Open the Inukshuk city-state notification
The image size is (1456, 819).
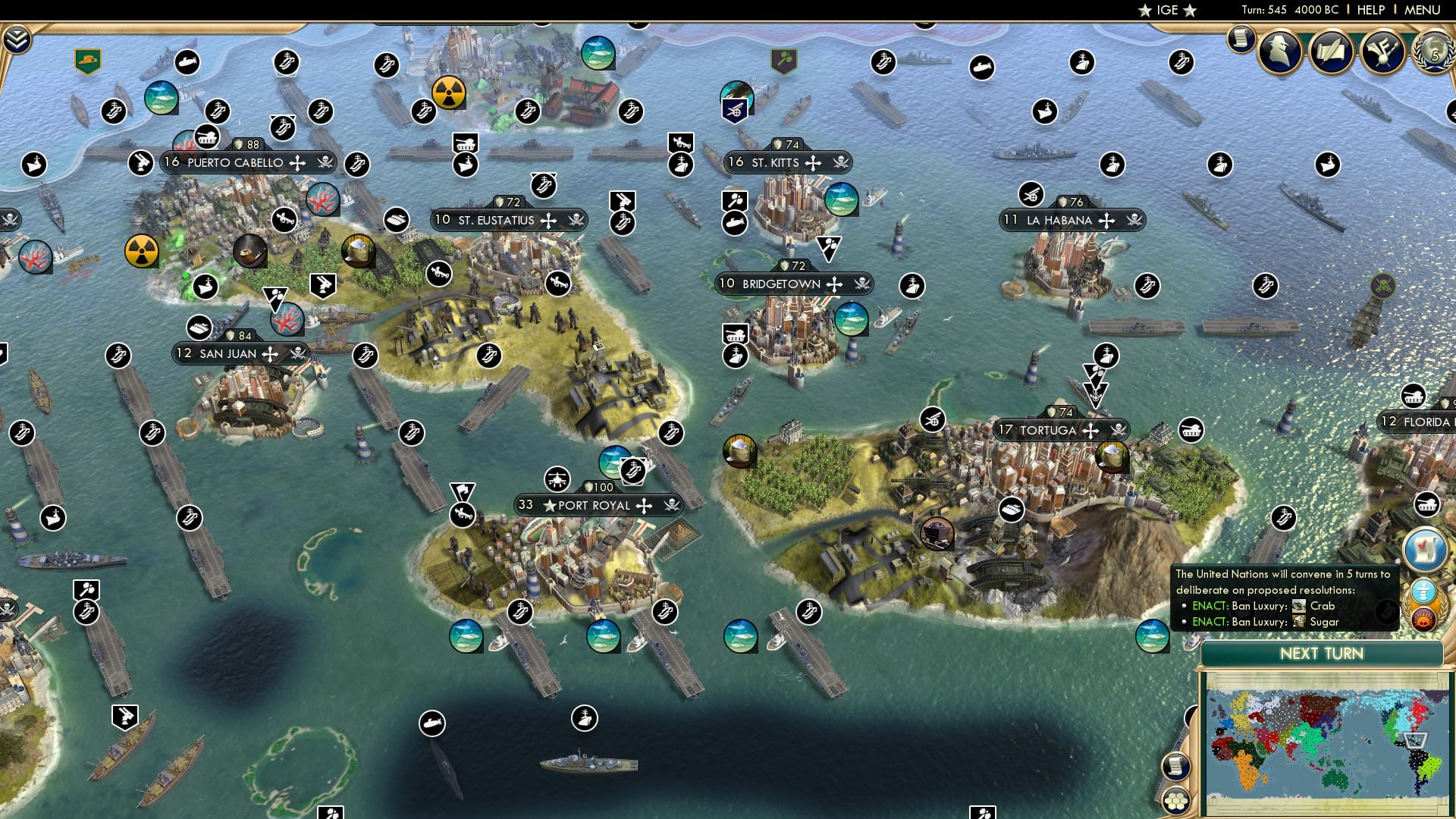tap(1425, 590)
